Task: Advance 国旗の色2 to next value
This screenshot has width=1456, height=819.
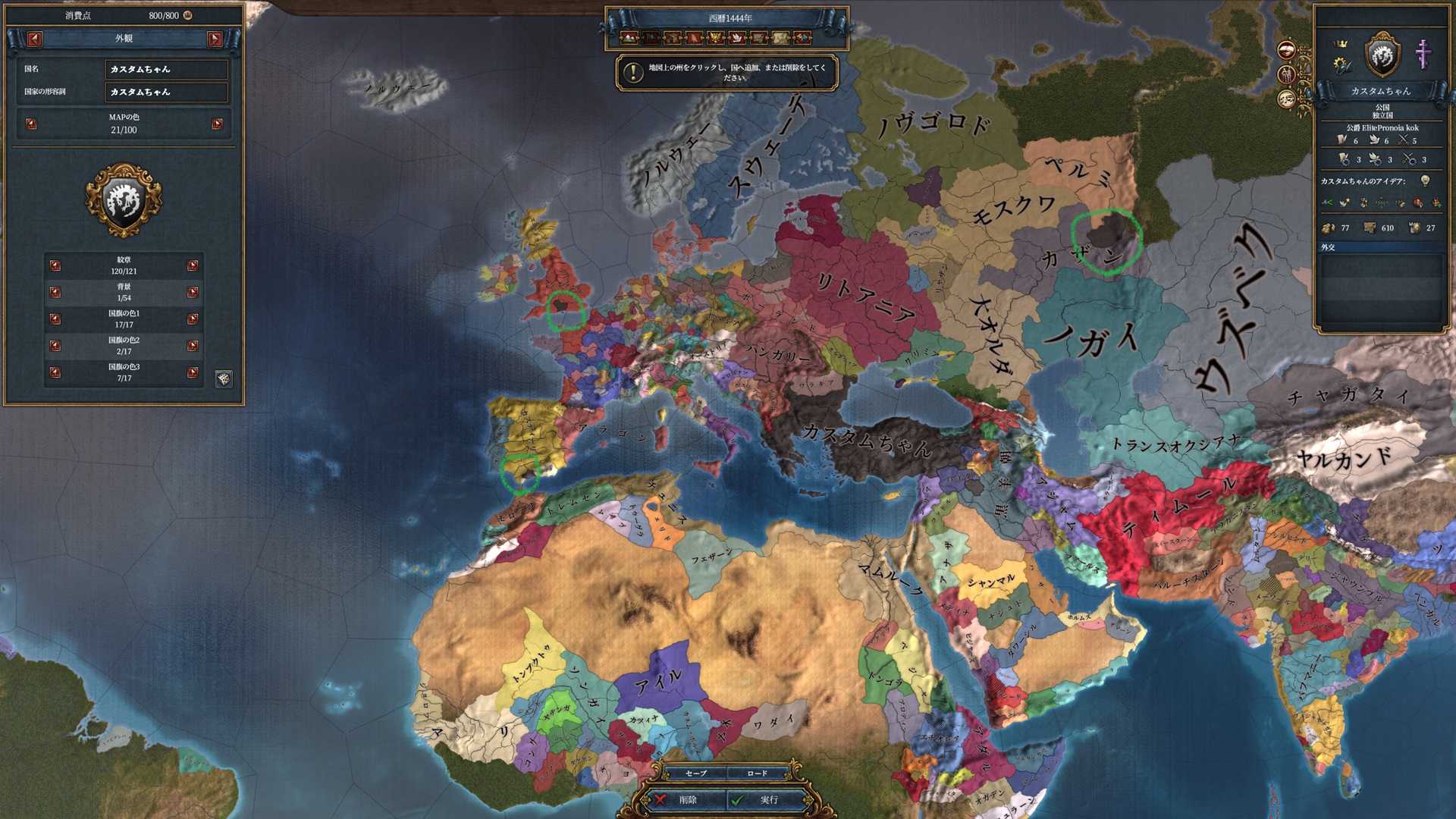Action: coord(193,346)
